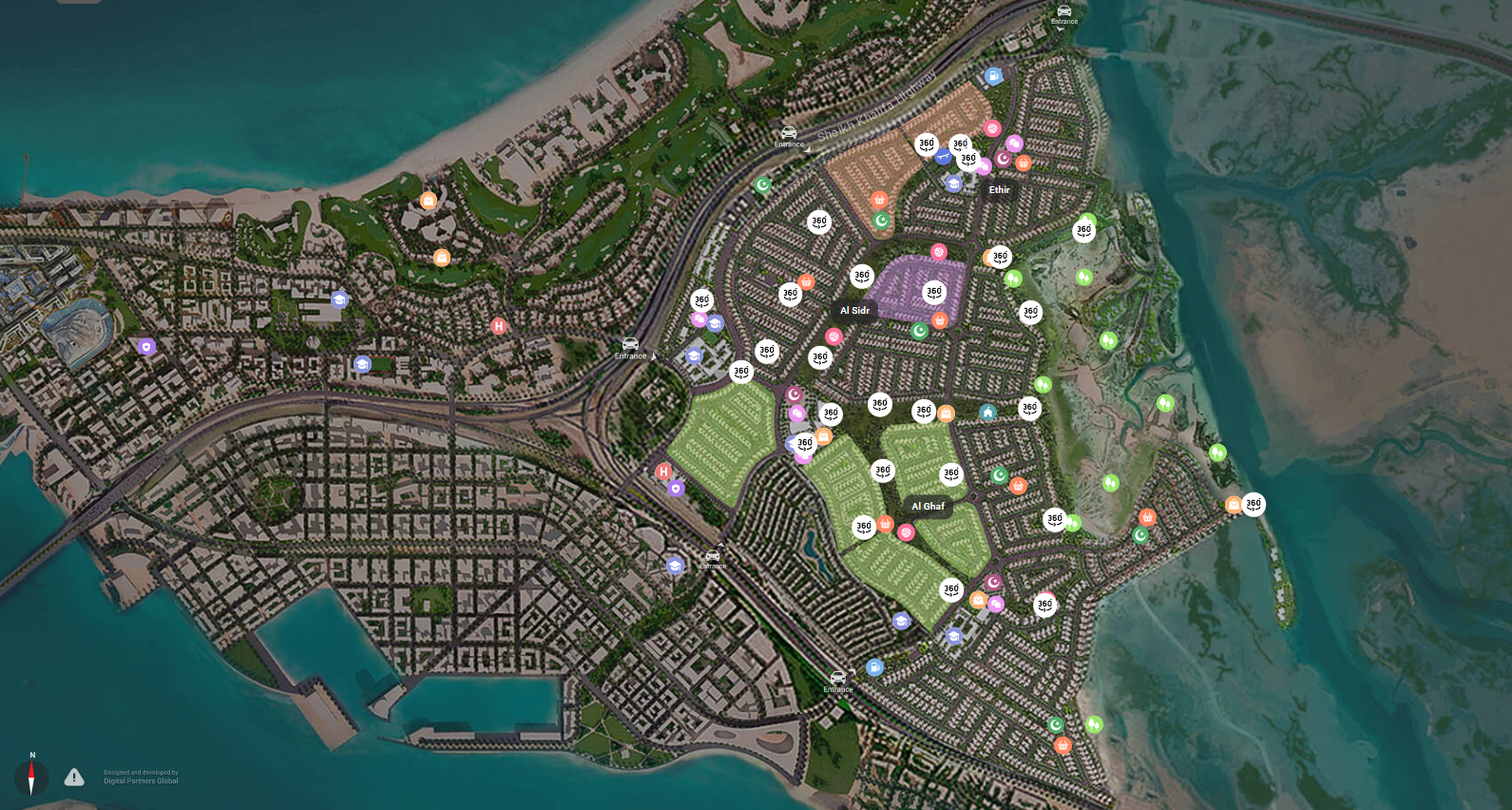Viewport: 1512px width, 810px height.
Task: Open the shopping basket marker in the orange zone
Action: pos(879,200)
